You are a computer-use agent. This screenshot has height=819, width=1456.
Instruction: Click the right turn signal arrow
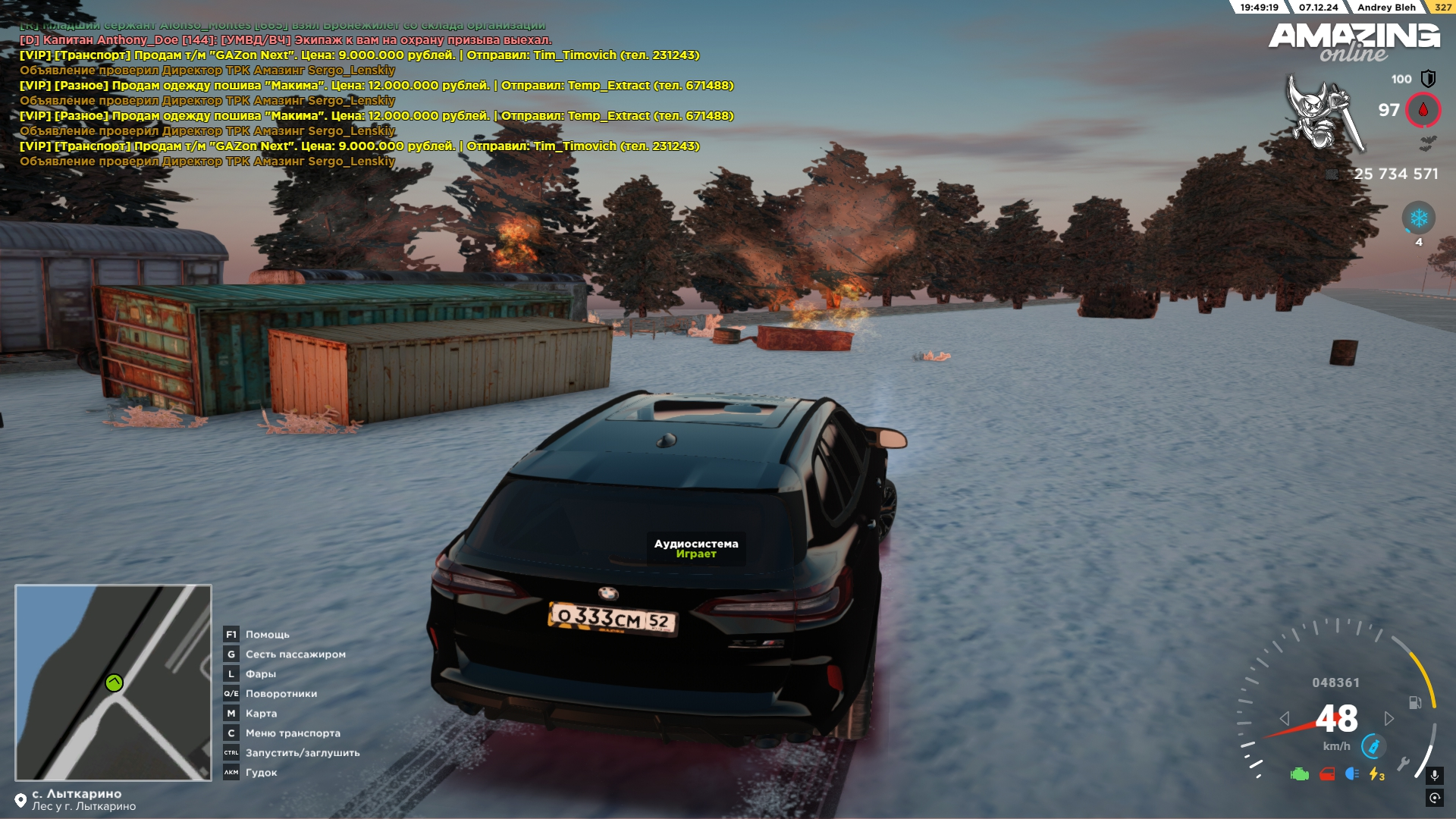(x=1389, y=718)
